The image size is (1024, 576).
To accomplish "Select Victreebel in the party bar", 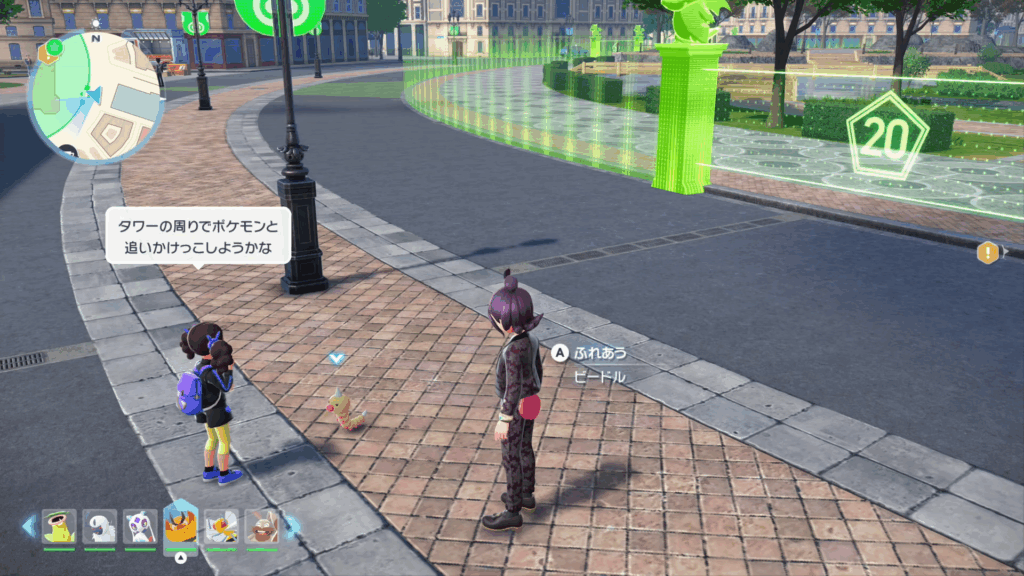I will (59, 525).
